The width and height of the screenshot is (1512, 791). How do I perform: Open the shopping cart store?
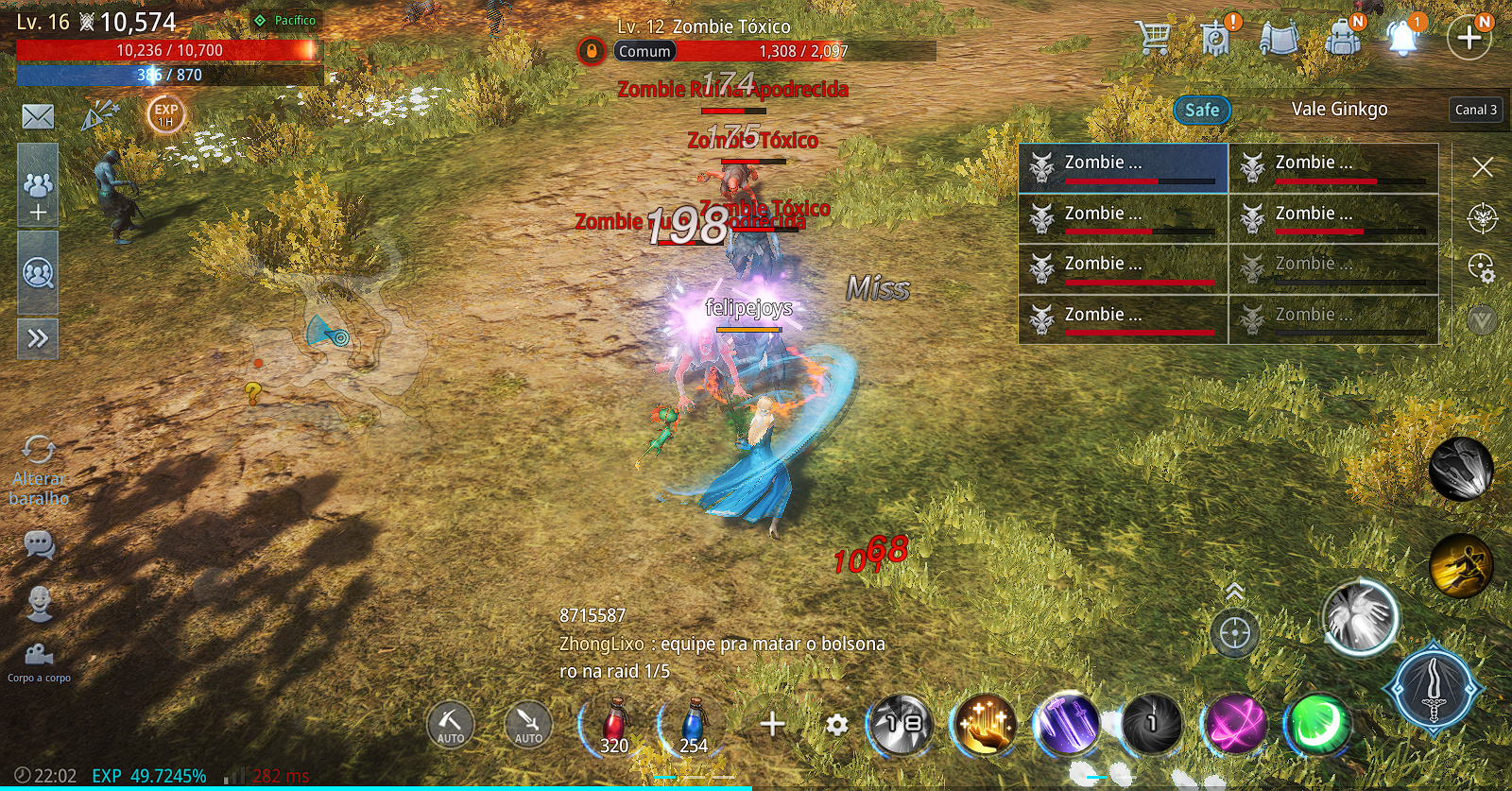[x=1154, y=38]
